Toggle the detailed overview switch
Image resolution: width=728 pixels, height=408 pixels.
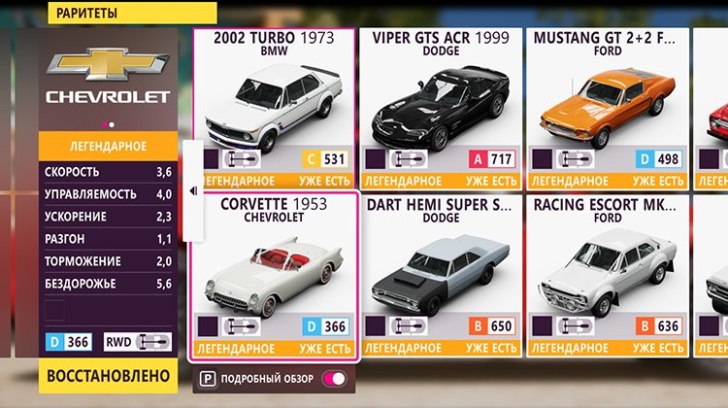tap(335, 380)
